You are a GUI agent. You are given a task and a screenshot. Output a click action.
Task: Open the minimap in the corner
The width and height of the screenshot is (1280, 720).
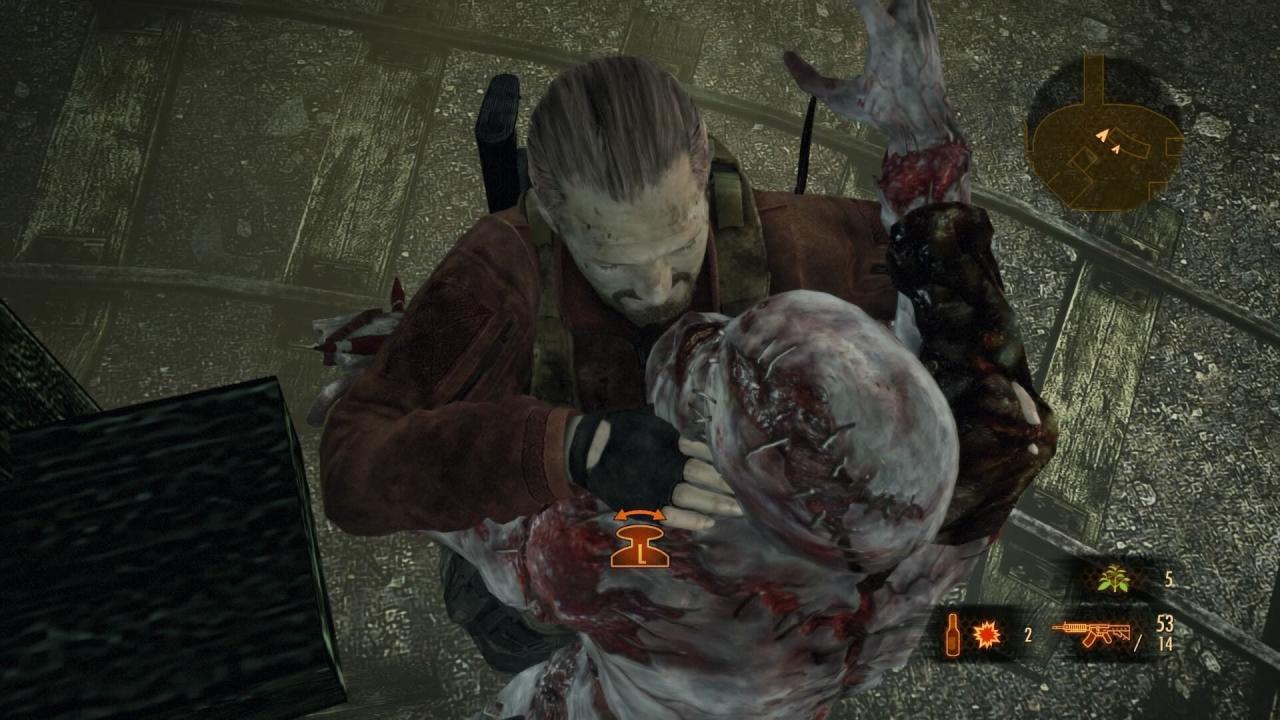1103,137
